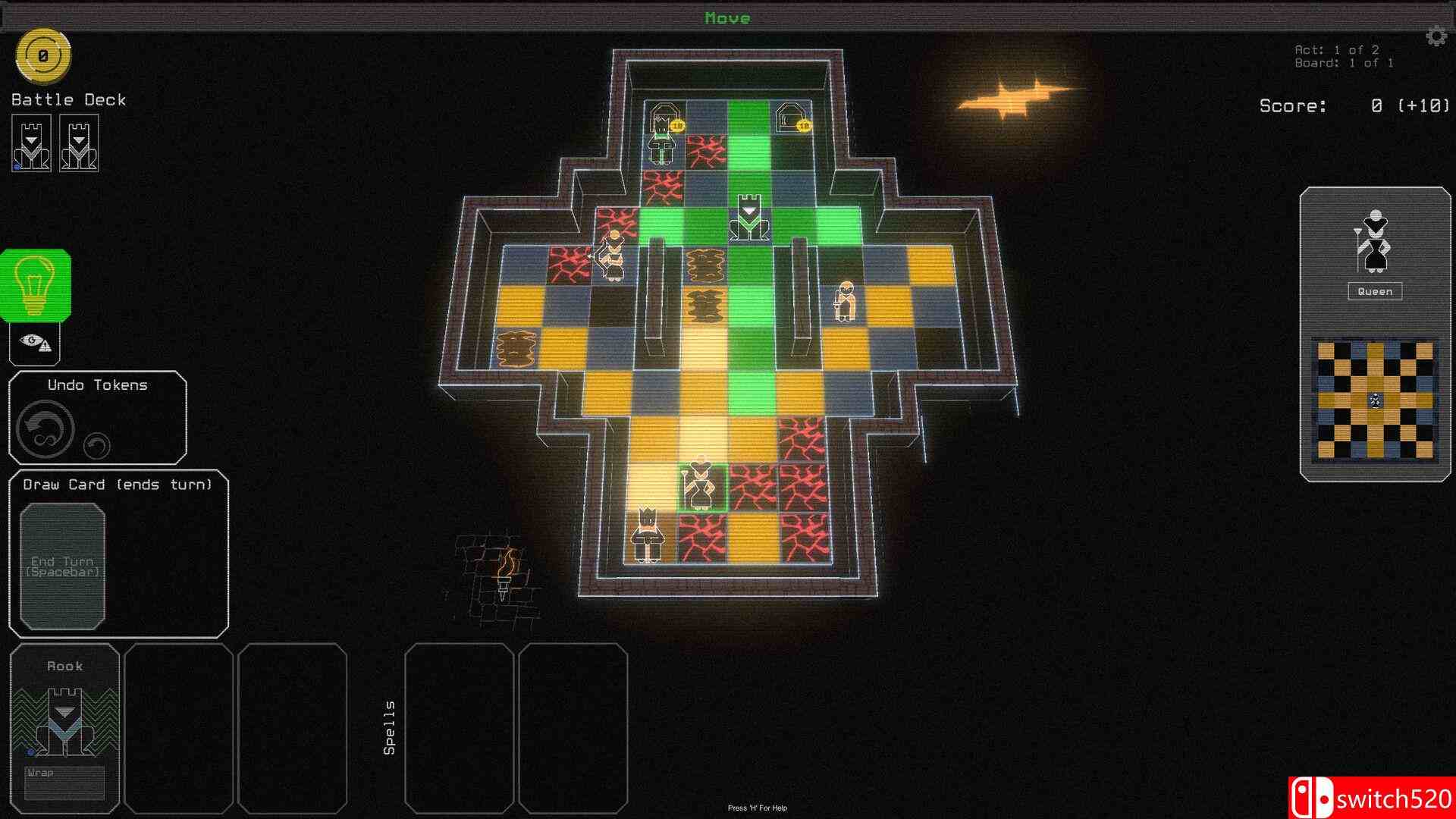The image size is (1456, 819).
Task: Open the settings gear icon
Action: 1436,36
